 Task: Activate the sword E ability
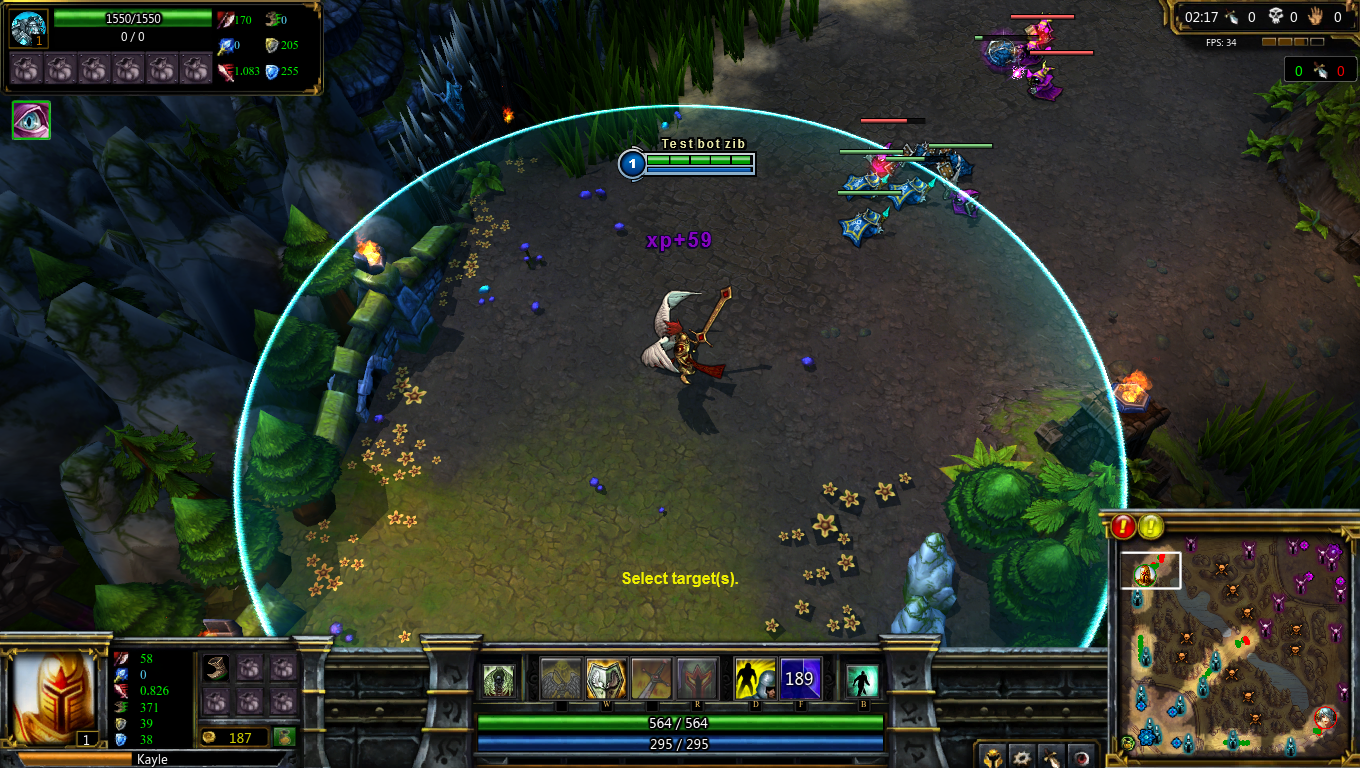point(651,678)
